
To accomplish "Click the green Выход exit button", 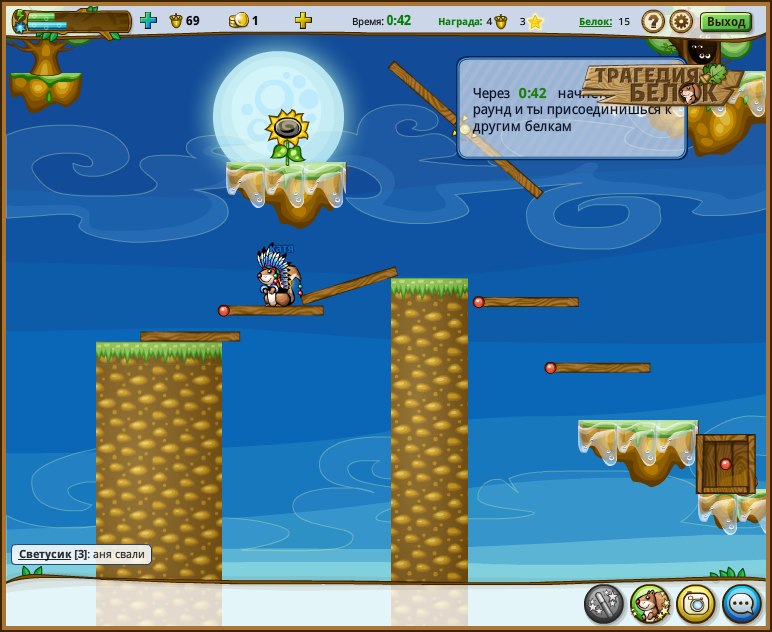I will [x=726, y=21].
